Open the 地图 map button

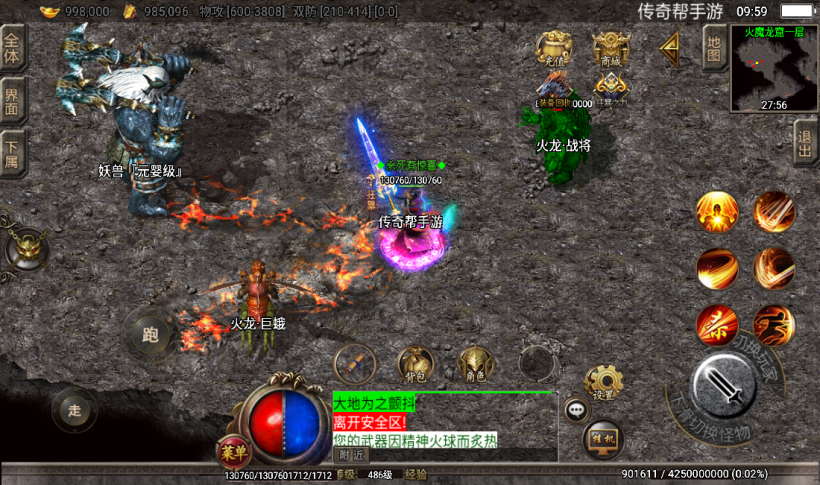(x=713, y=47)
